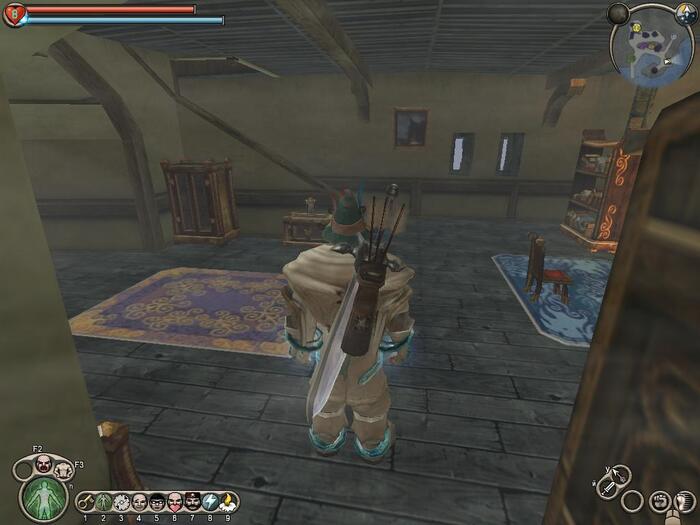Activate the green body silhouette hotbar slot
This screenshot has height=525, width=700.
tap(103, 501)
